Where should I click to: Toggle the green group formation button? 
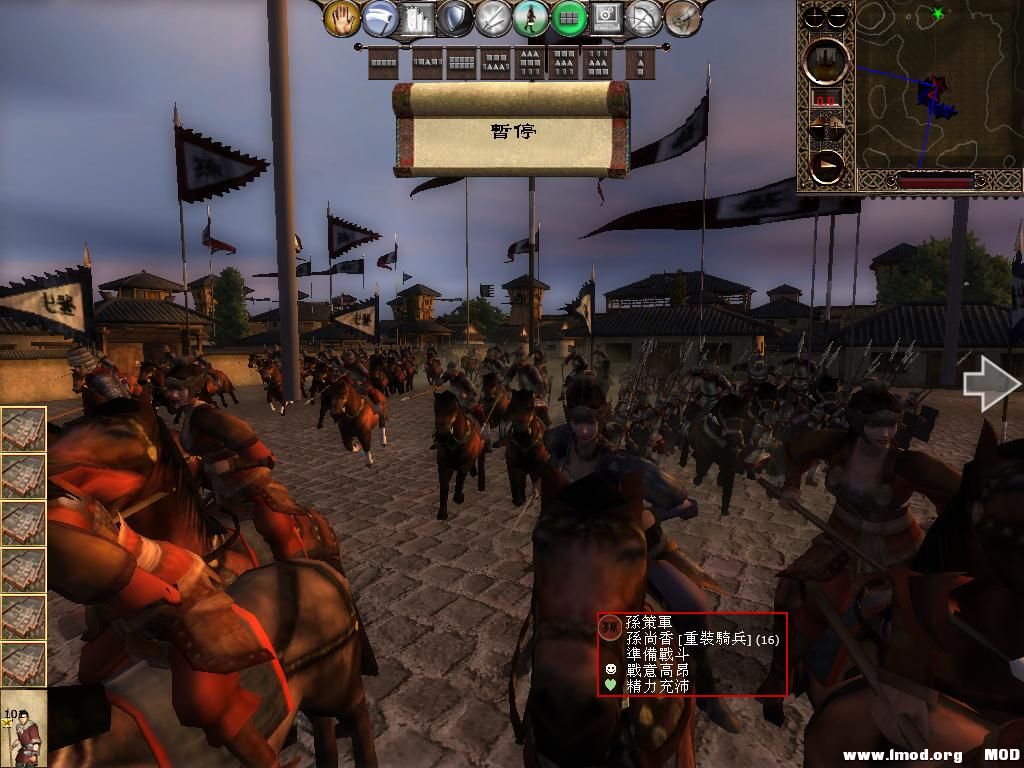click(569, 18)
